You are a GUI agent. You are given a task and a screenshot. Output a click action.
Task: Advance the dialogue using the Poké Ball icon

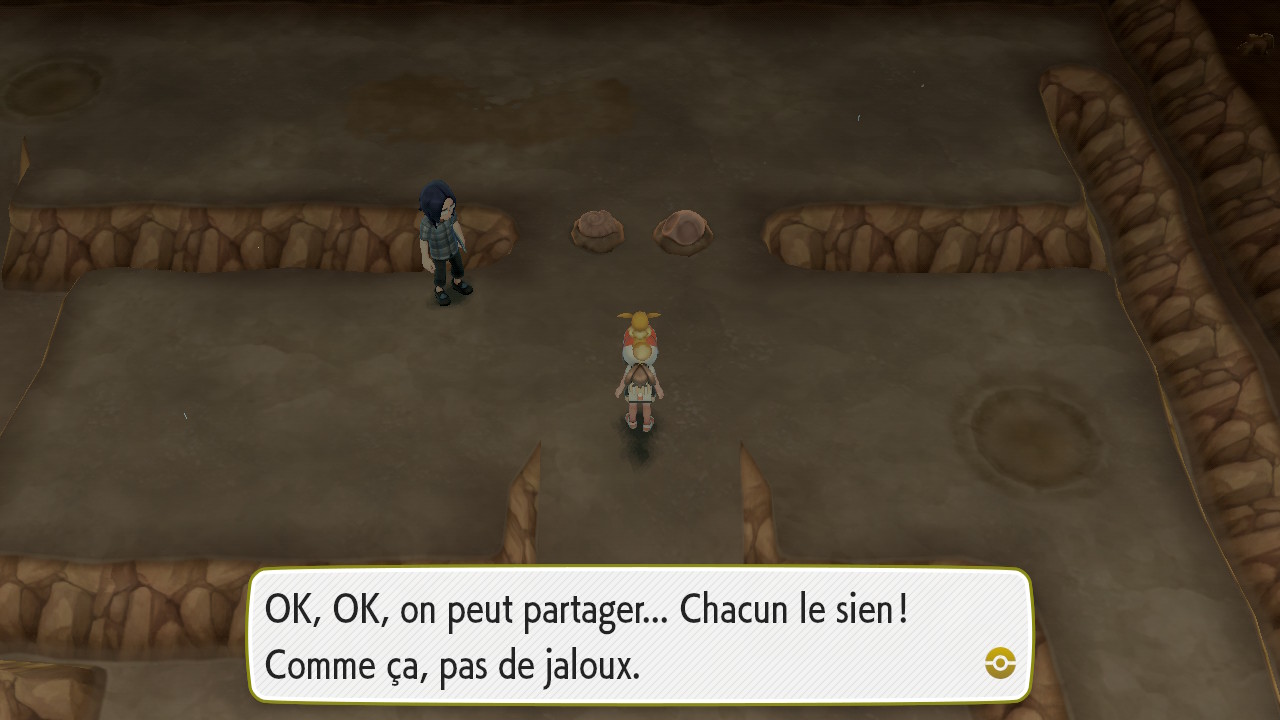tap(999, 662)
